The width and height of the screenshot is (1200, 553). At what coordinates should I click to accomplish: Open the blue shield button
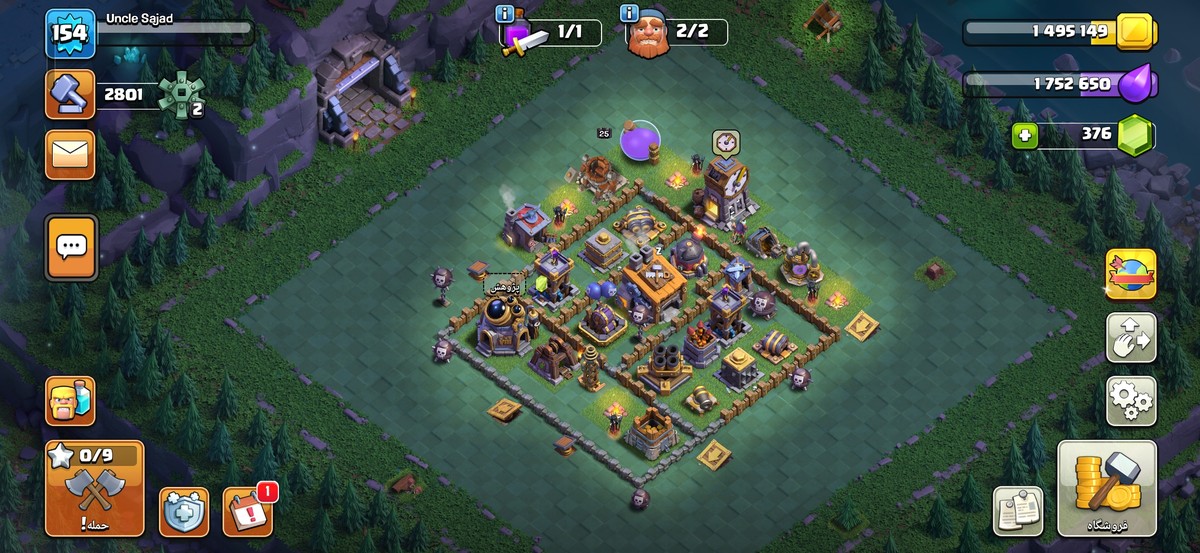coord(184,512)
